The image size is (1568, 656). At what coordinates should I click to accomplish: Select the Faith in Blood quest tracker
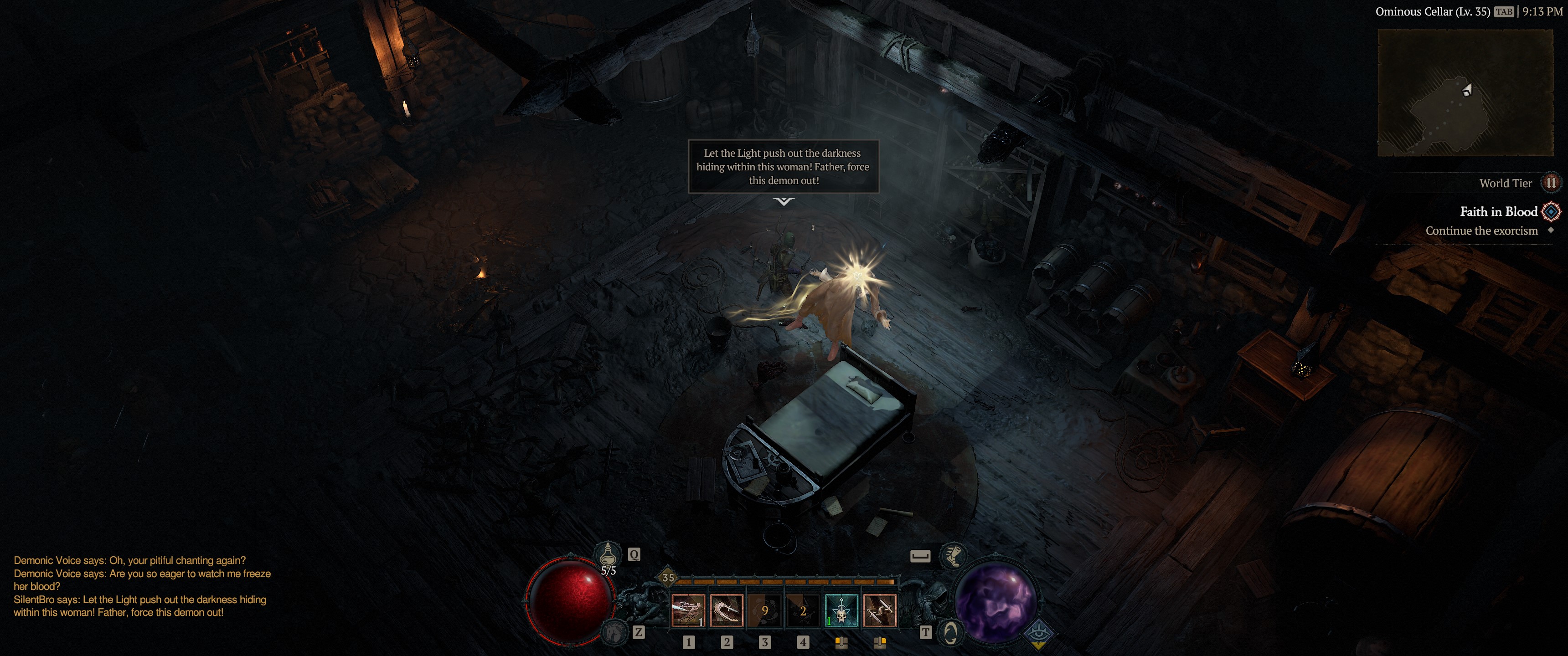(1498, 212)
